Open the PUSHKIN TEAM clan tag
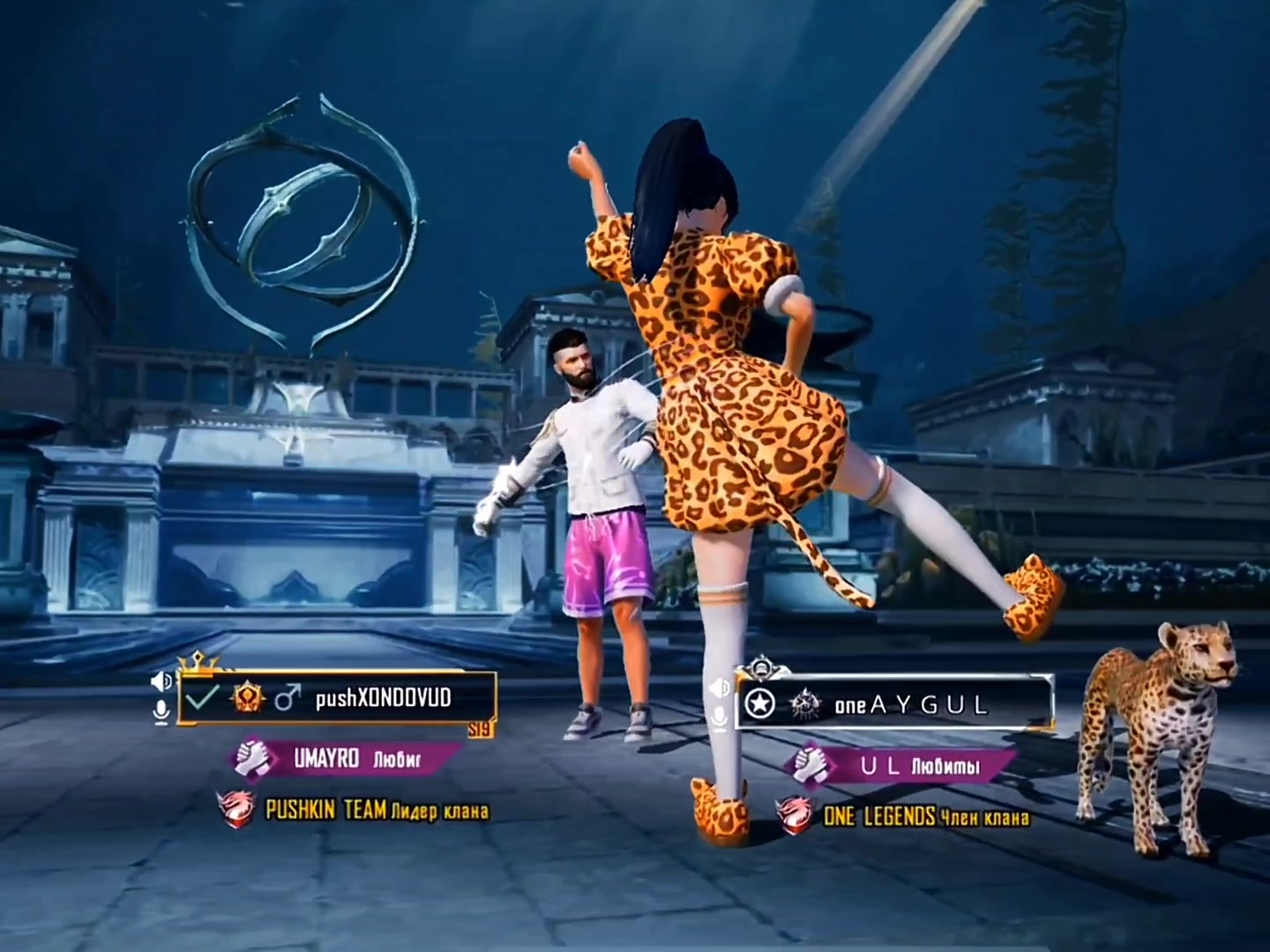This screenshot has width=1270, height=952. [x=355, y=810]
